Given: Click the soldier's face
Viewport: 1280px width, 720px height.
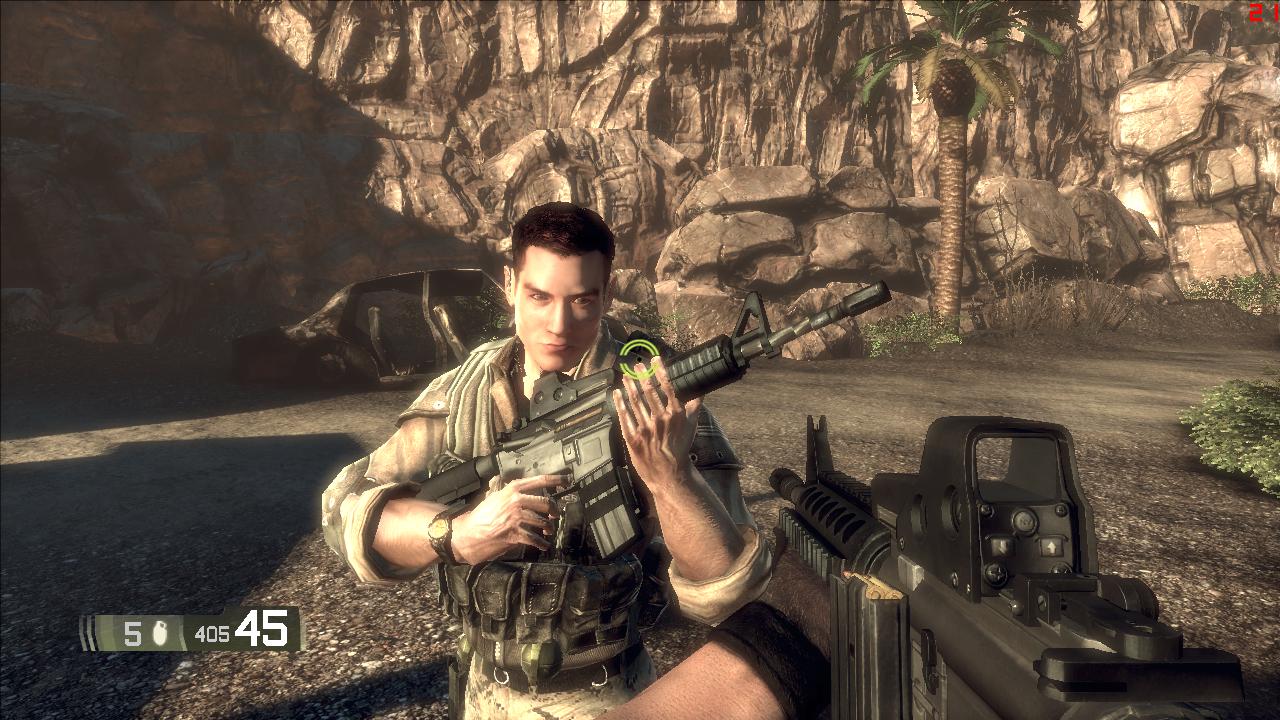Looking at the screenshot, I should (560, 300).
